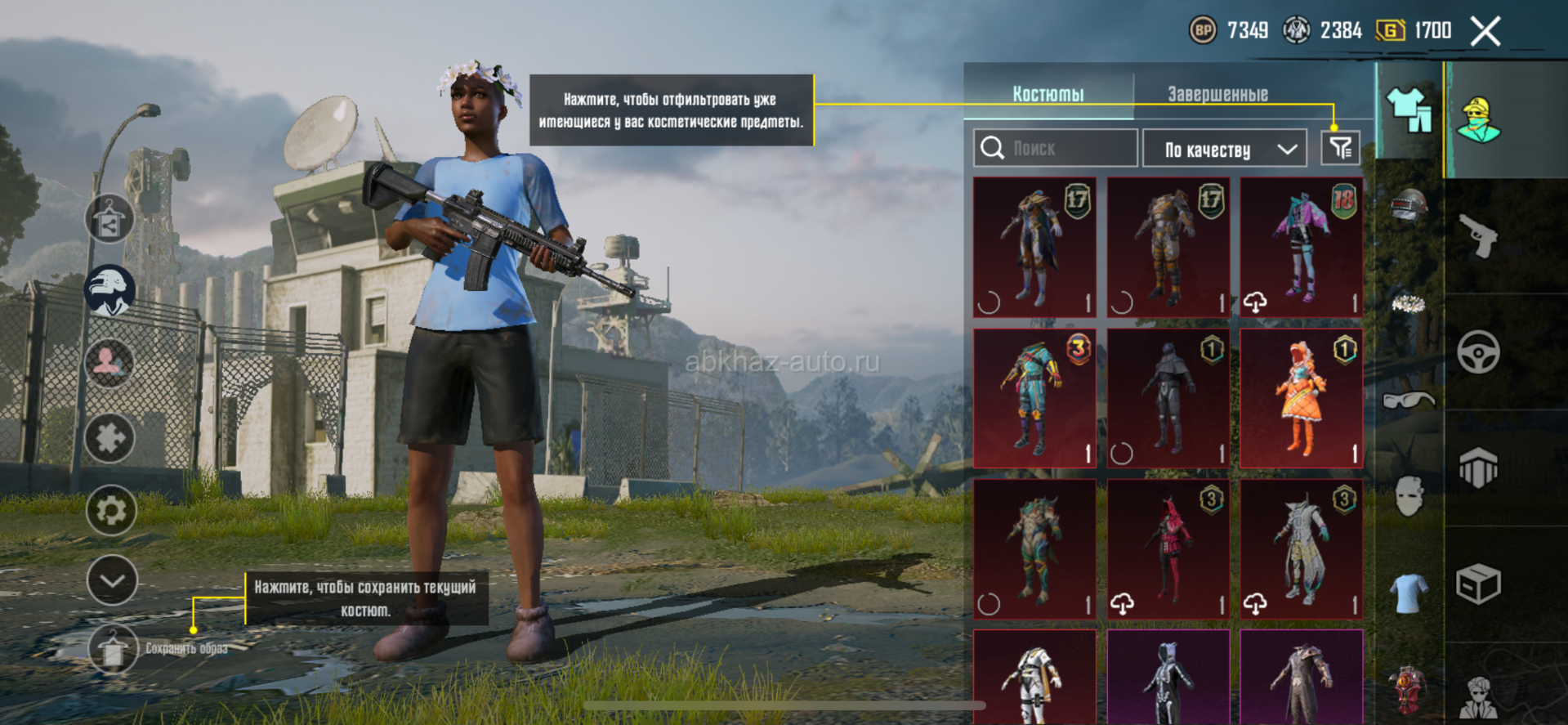The image size is (1568, 725).
Task: Open the gear settings button
Action: [110, 510]
